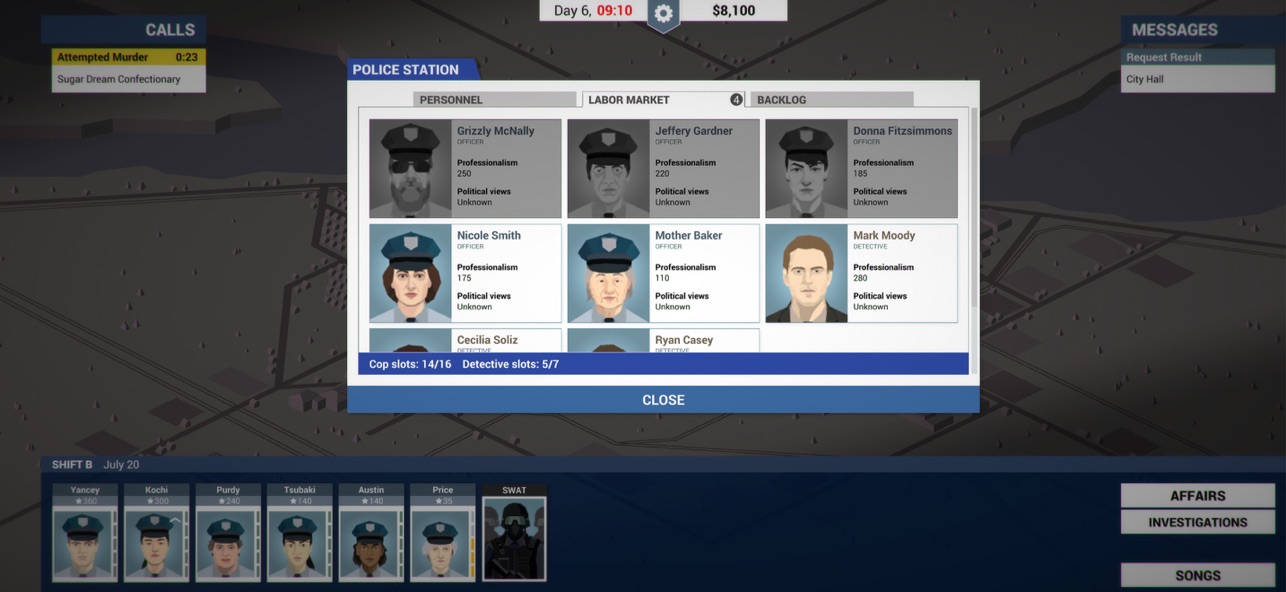Select detective Mark Moody's card
Screen dimensions: 1286x592
(861, 273)
